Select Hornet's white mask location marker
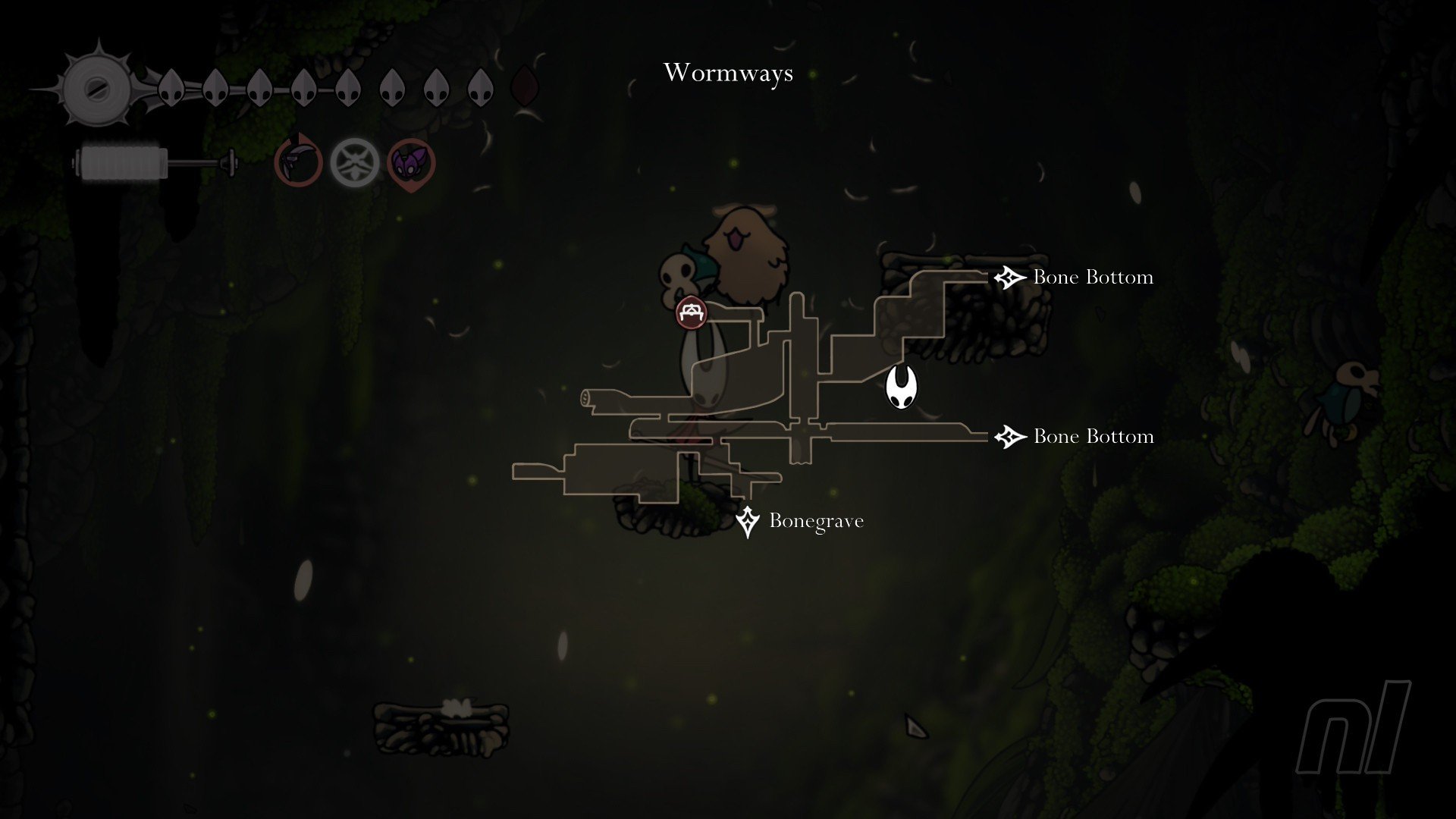 click(x=901, y=388)
